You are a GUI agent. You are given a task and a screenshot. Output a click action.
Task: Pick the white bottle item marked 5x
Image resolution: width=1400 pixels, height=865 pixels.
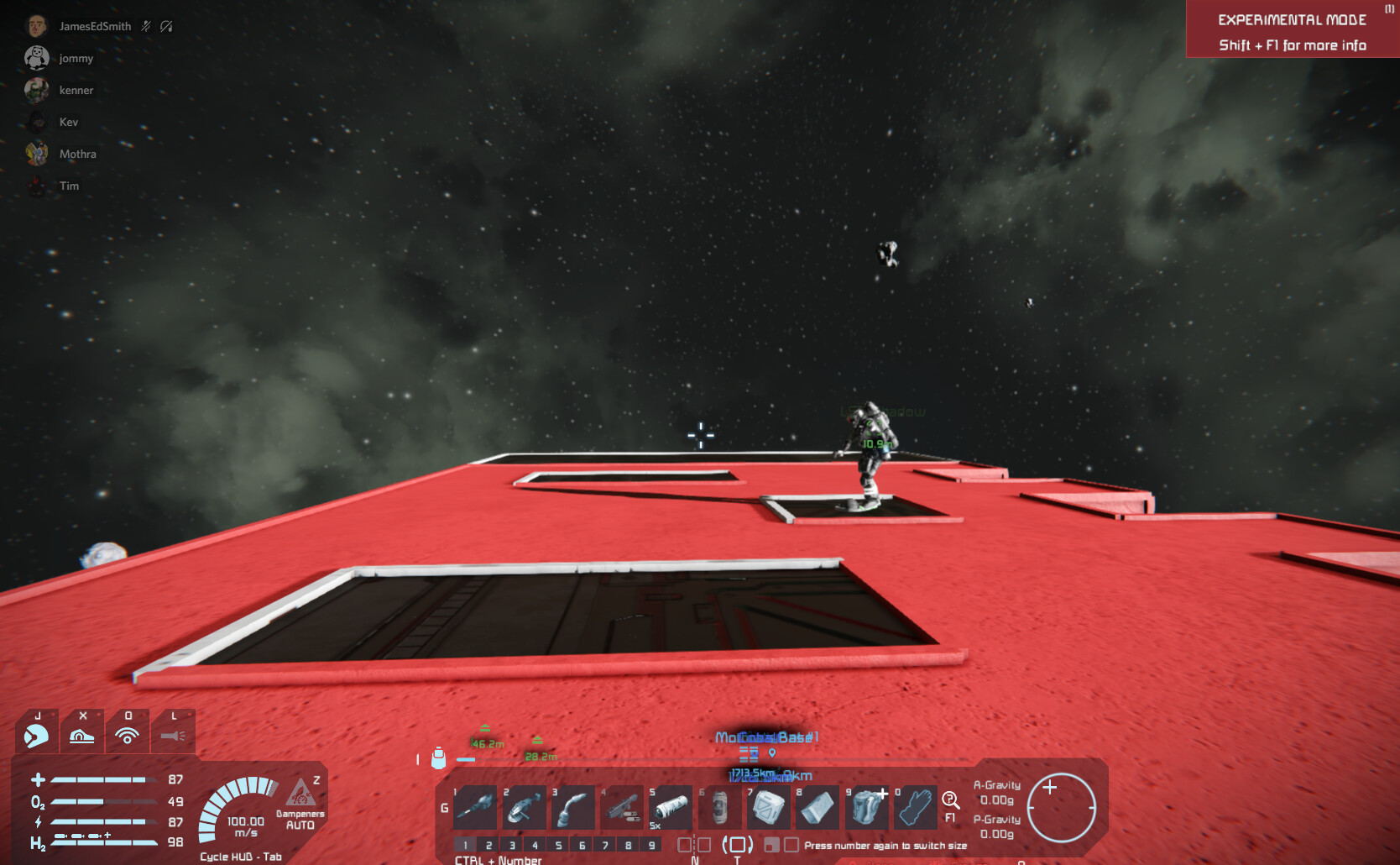point(671,808)
